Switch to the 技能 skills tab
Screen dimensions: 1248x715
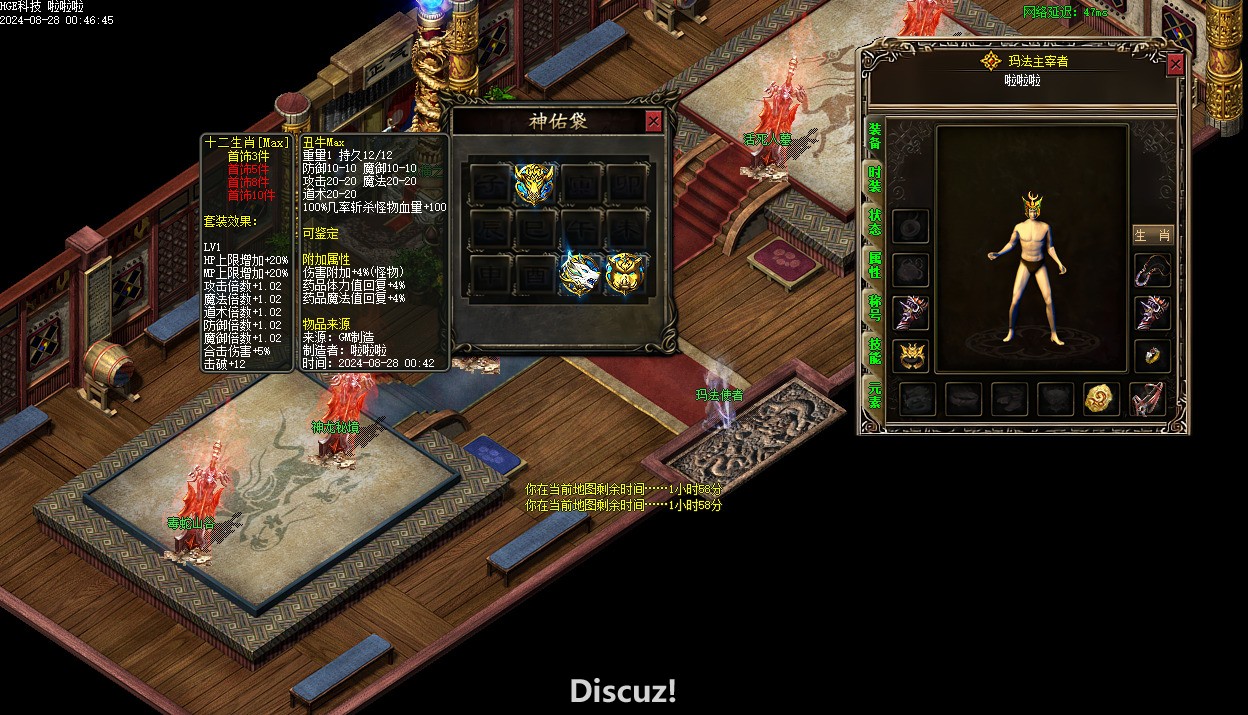(x=875, y=350)
